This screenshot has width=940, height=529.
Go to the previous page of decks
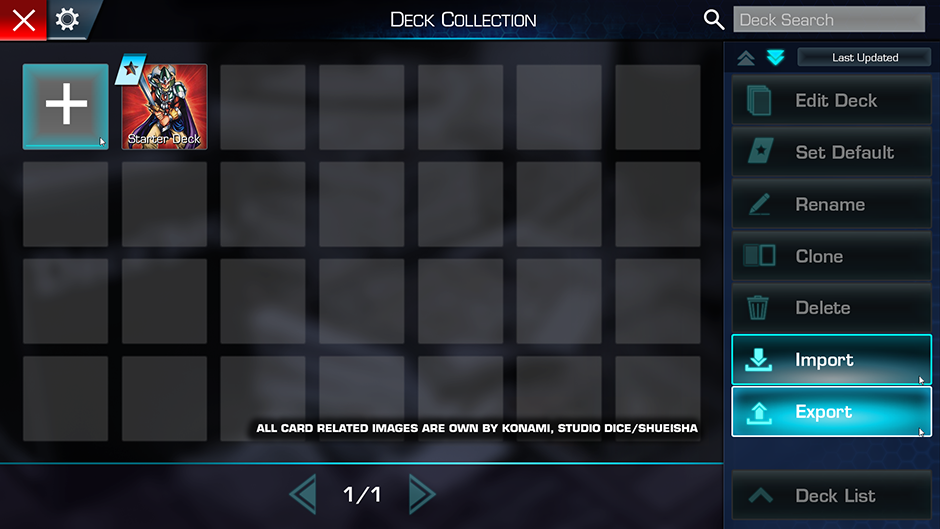pos(302,494)
